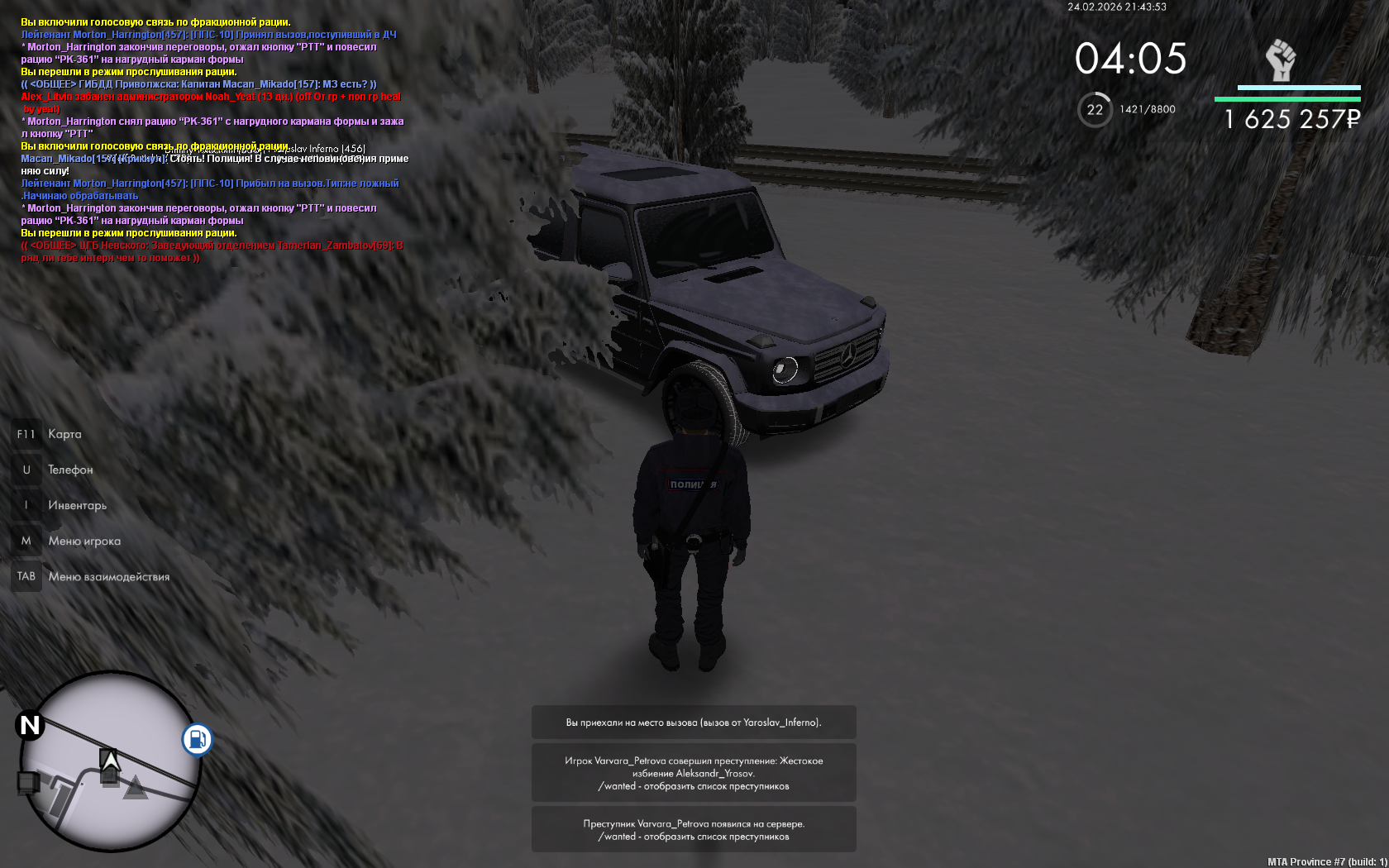Select the Varvara_Petrova crime notification

(x=694, y=773)
